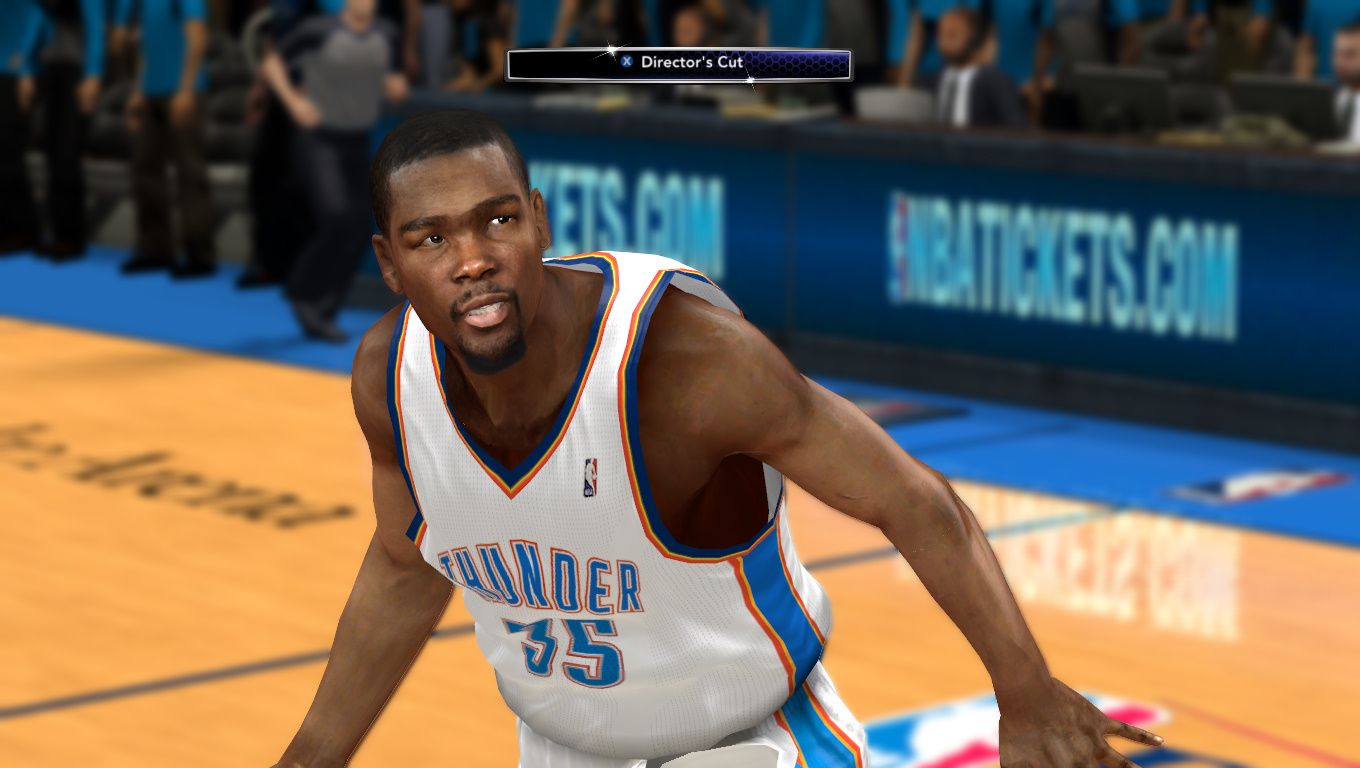The image size is (1360, 768).
Task: Select the Director's Cut banner
Action: [x=679, y=64]
